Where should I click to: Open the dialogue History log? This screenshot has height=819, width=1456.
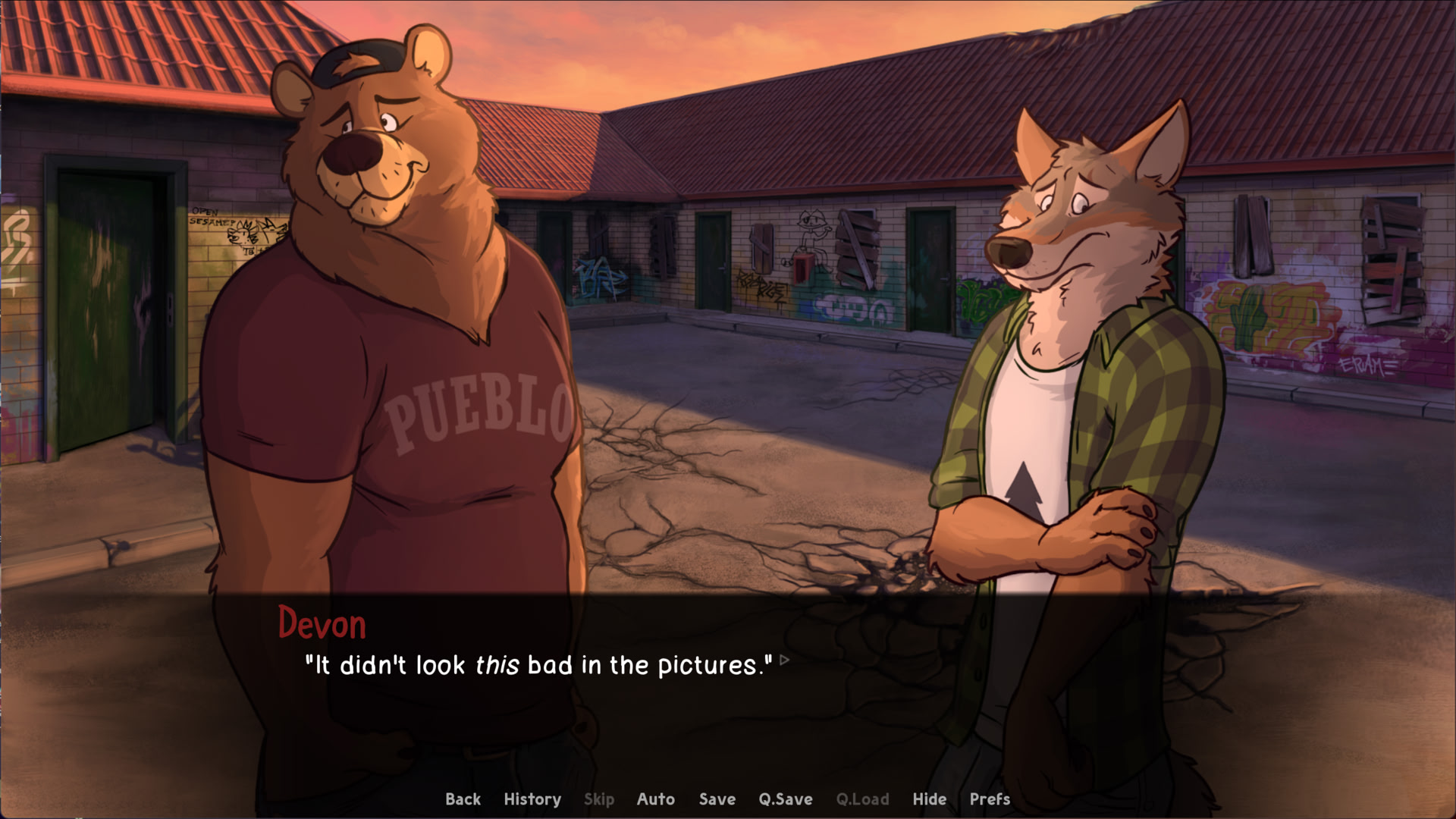click(x=532, y=799)
